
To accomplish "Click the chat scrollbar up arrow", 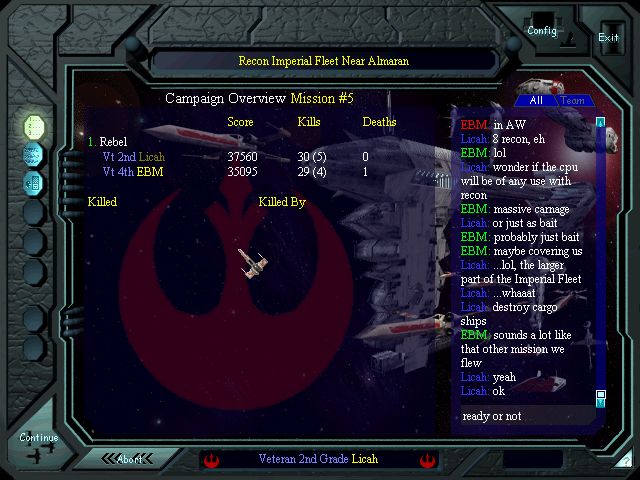I will (x=601, y=123).
